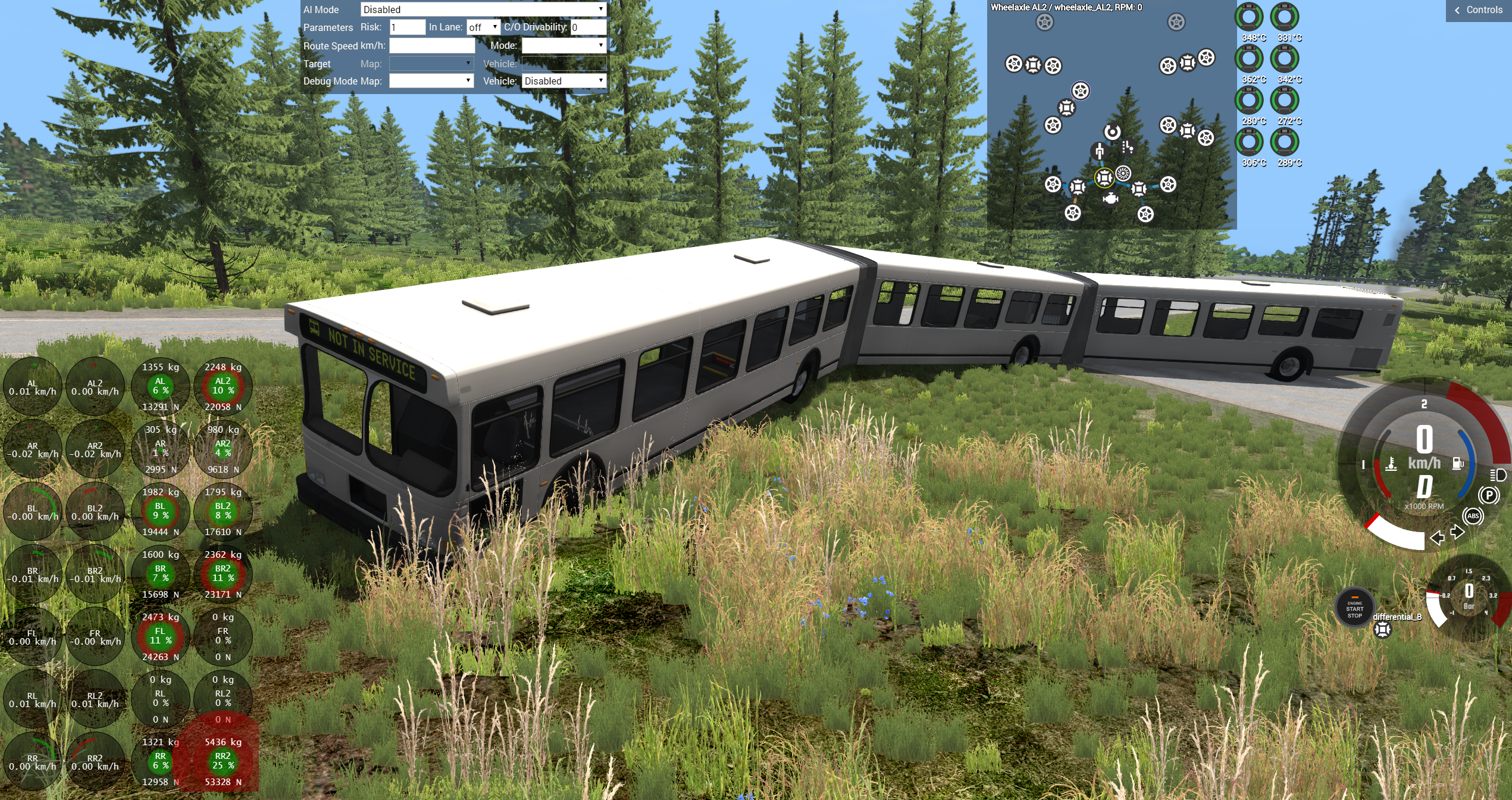Open the Debug Mode Vehicle dropdown
Image resolution: width=1512 pixels, height=800 pixels.
pyautogui.click(x=564, y=81)
